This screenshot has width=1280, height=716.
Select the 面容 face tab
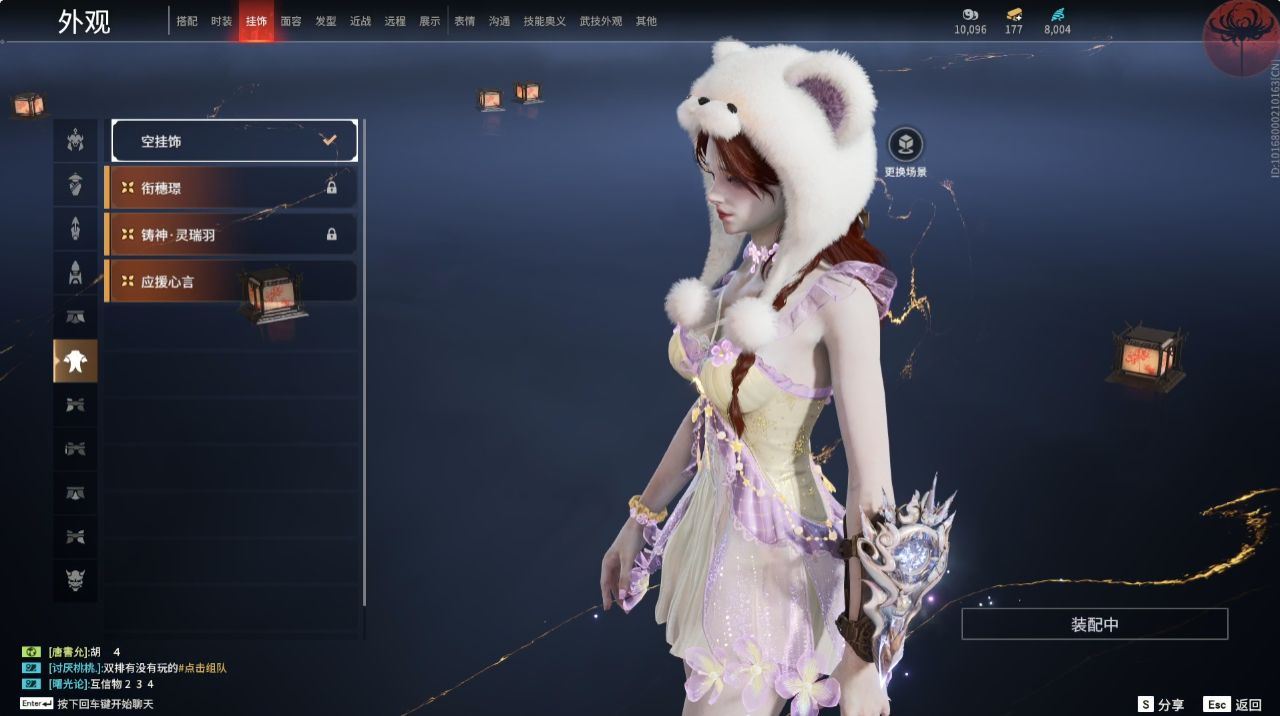coord(291,21)
